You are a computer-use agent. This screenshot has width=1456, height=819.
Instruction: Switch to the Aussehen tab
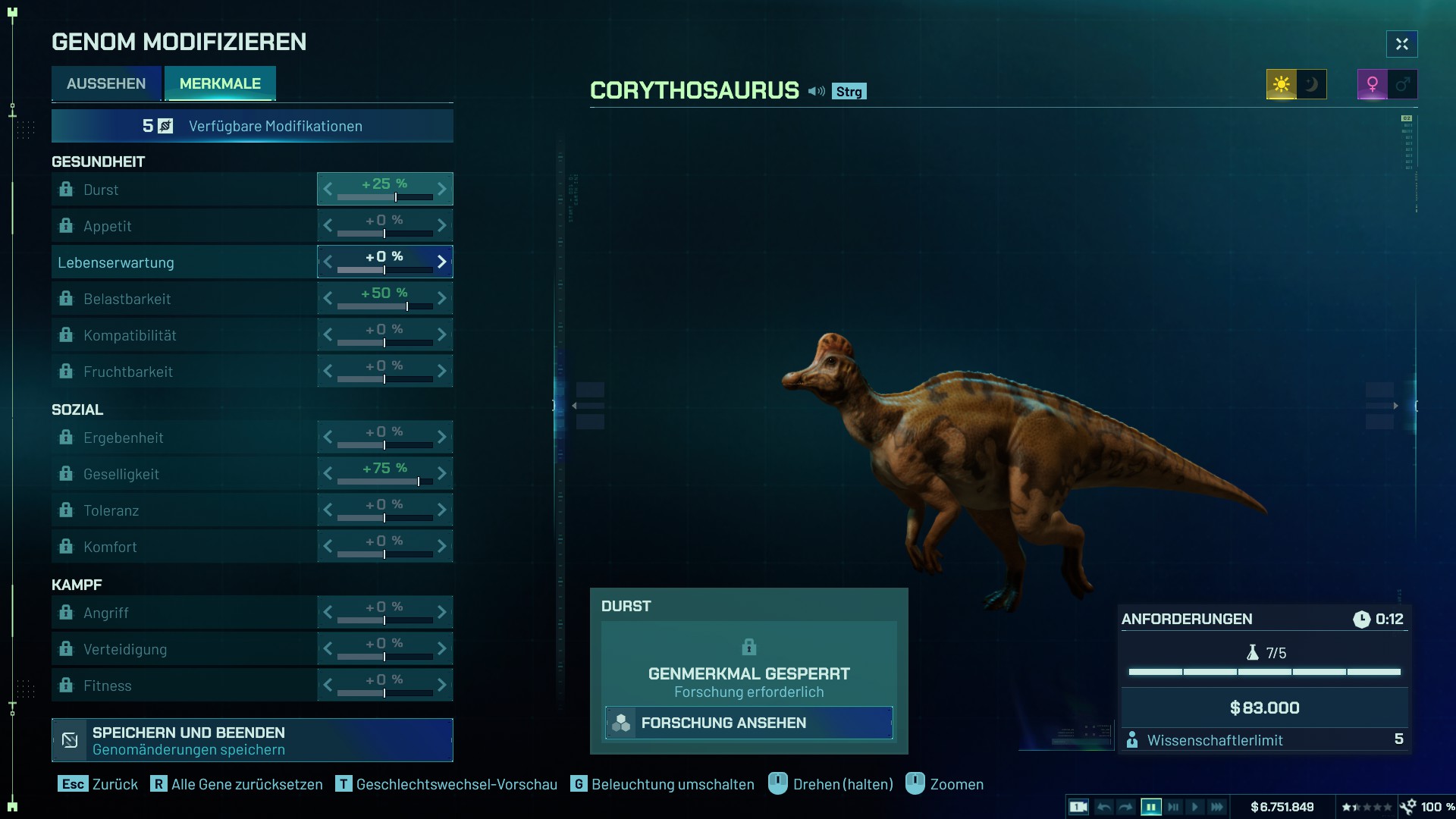click(x=106, y=83)
